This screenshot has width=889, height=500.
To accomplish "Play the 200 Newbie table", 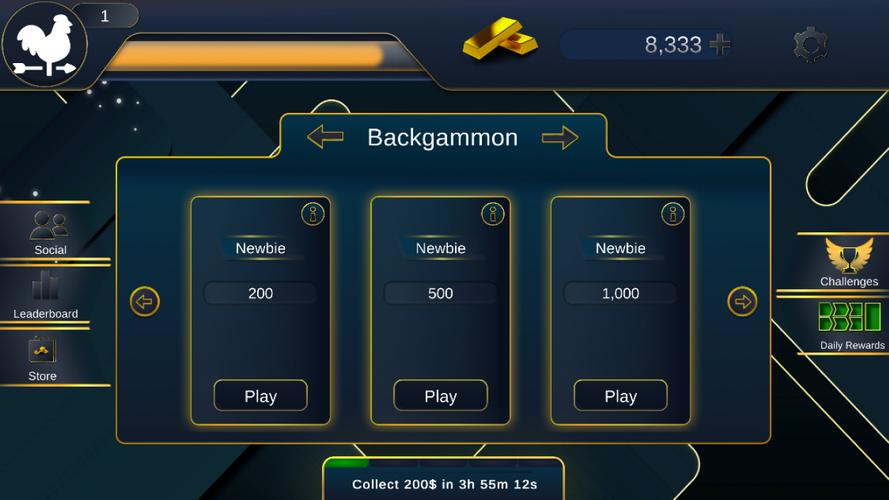I will click(260, 396).
